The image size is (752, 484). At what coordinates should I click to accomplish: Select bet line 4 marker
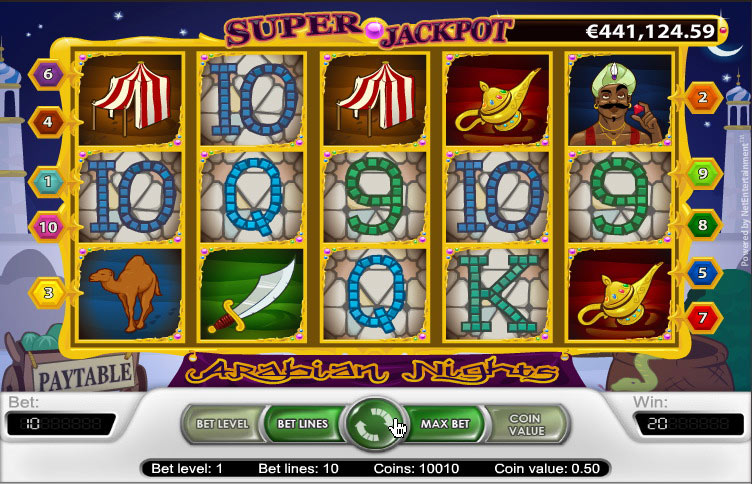tap(46, 122)
